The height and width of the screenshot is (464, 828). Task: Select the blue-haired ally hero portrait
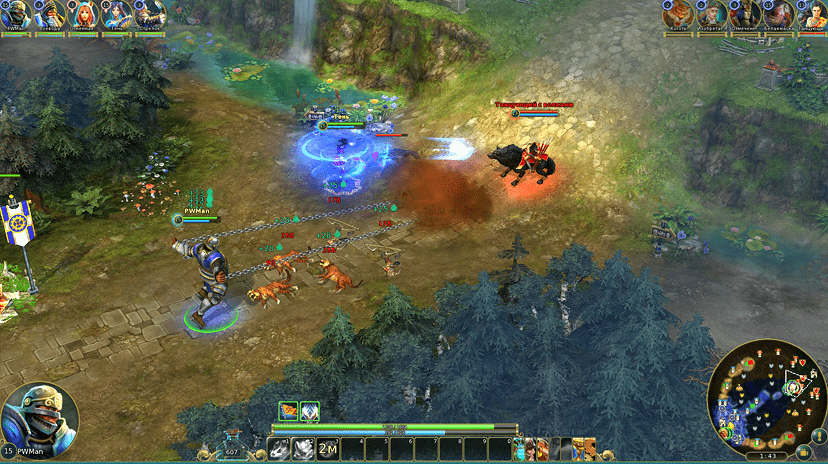tap(117, 14)
